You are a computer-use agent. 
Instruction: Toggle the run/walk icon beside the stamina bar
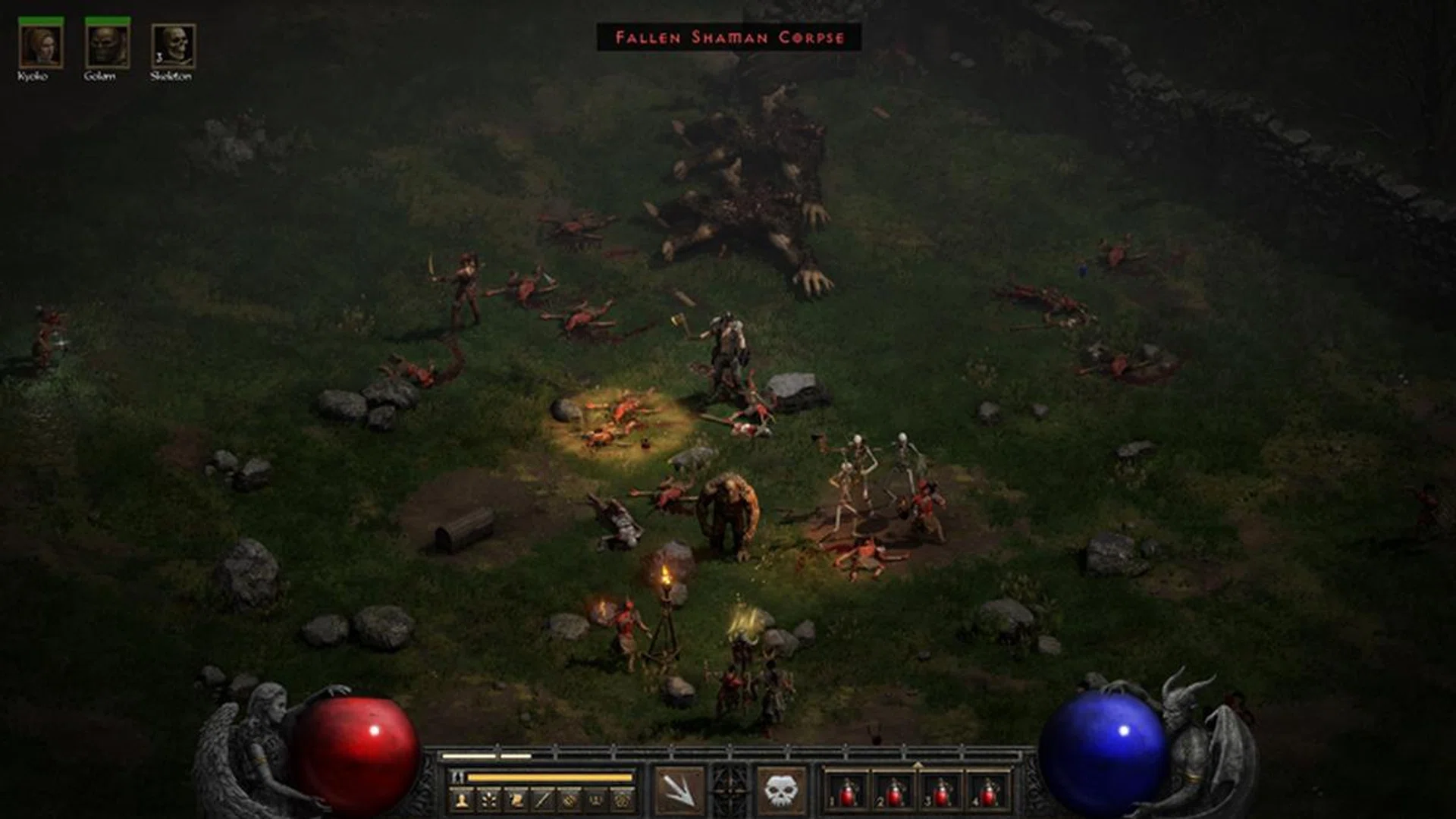457,777
